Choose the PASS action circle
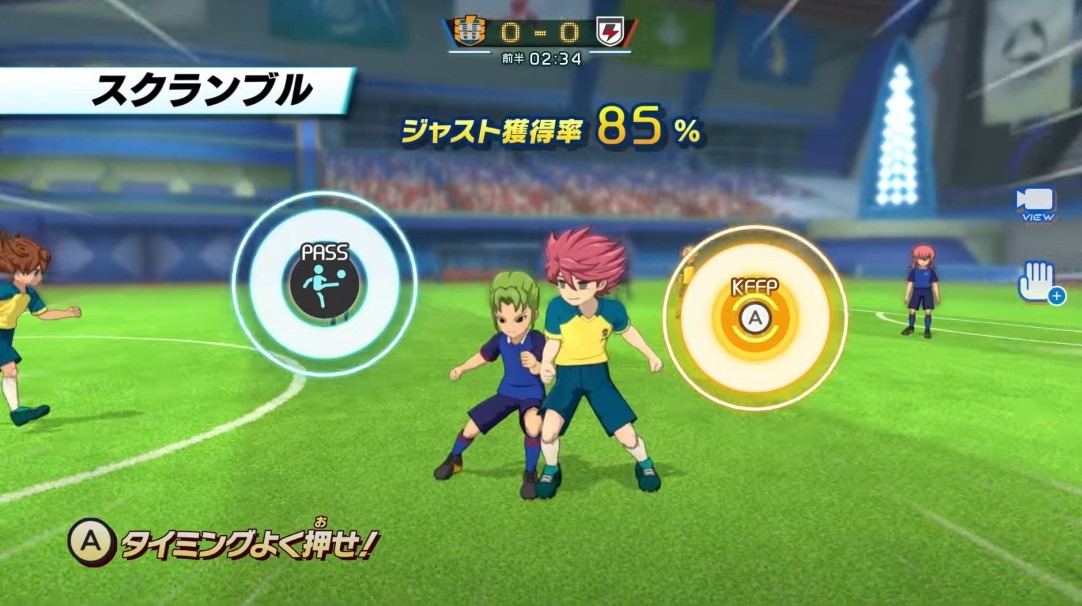The image size is (1082, 606). [324, 284]
